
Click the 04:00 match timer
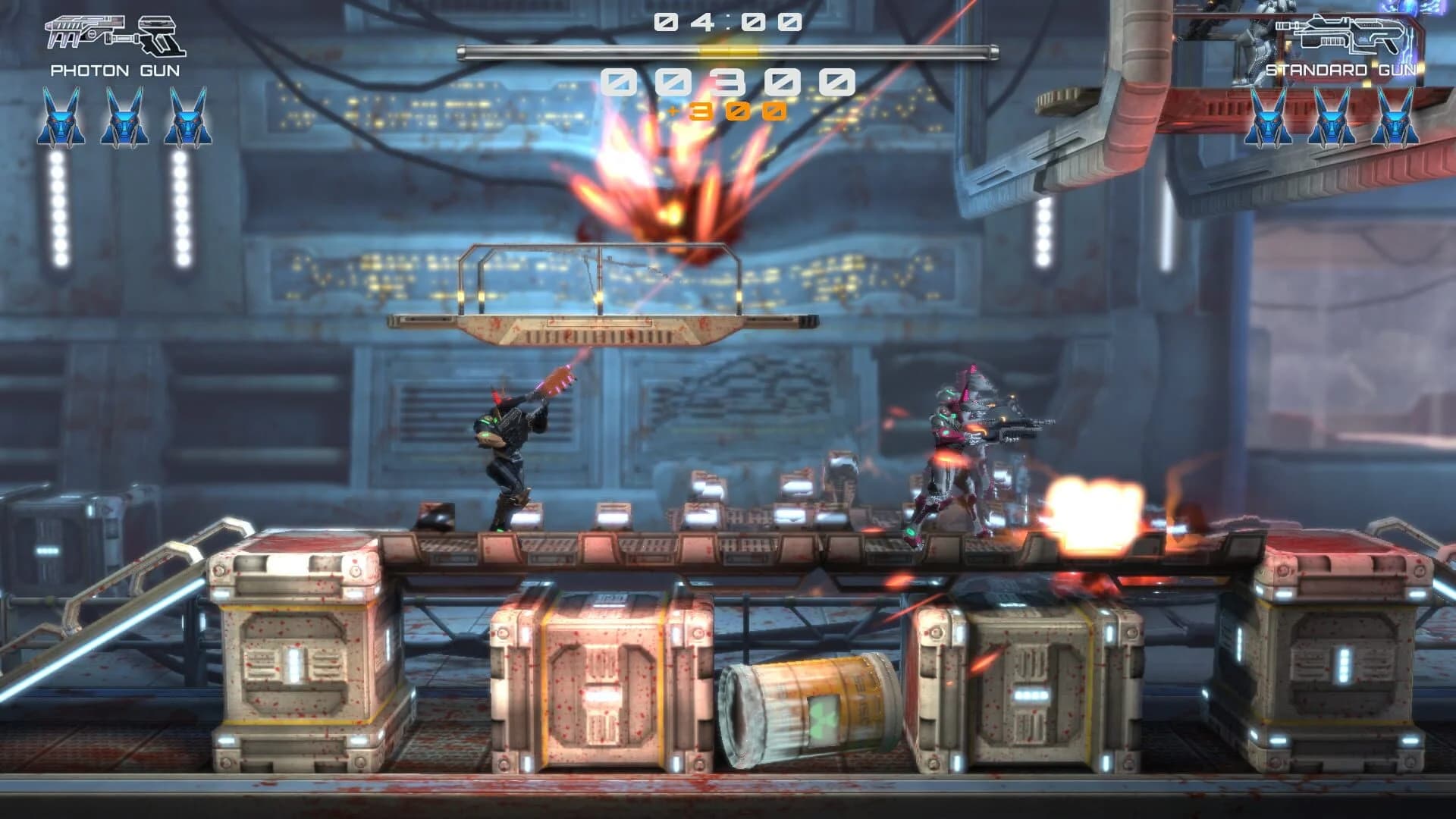tap(726, 20)
